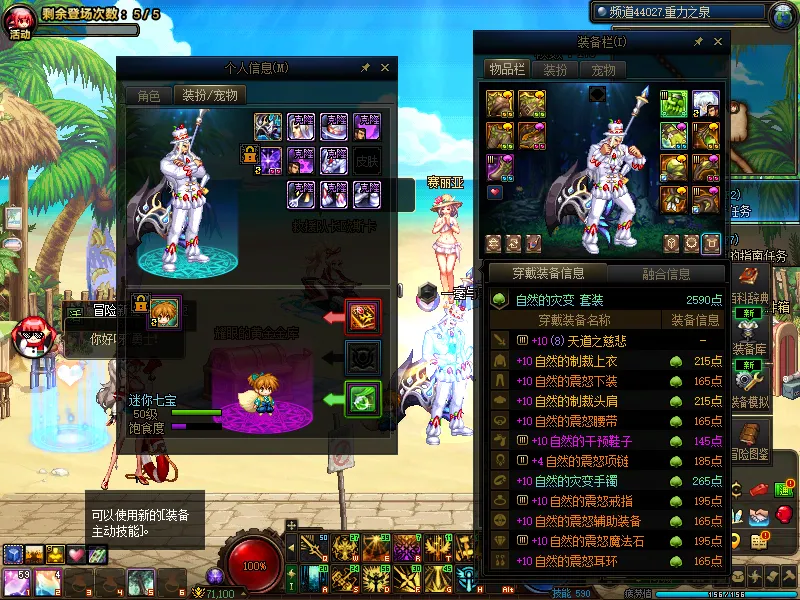Open the 物品栏 tab
The height and width of the screenshot is (600, 800).
tap(506, 69)
